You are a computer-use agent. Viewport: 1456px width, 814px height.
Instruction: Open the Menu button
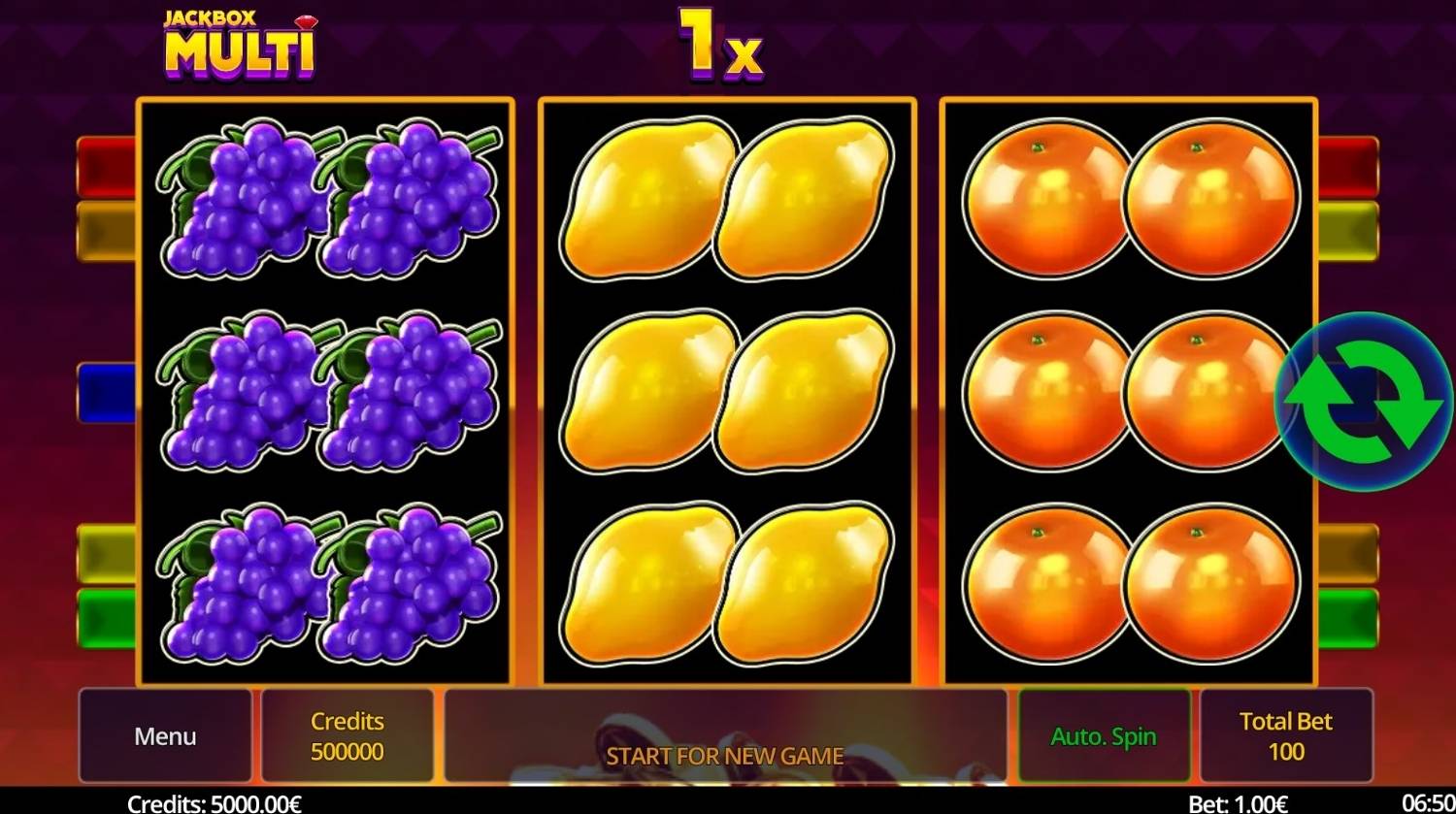pos(165,735)
